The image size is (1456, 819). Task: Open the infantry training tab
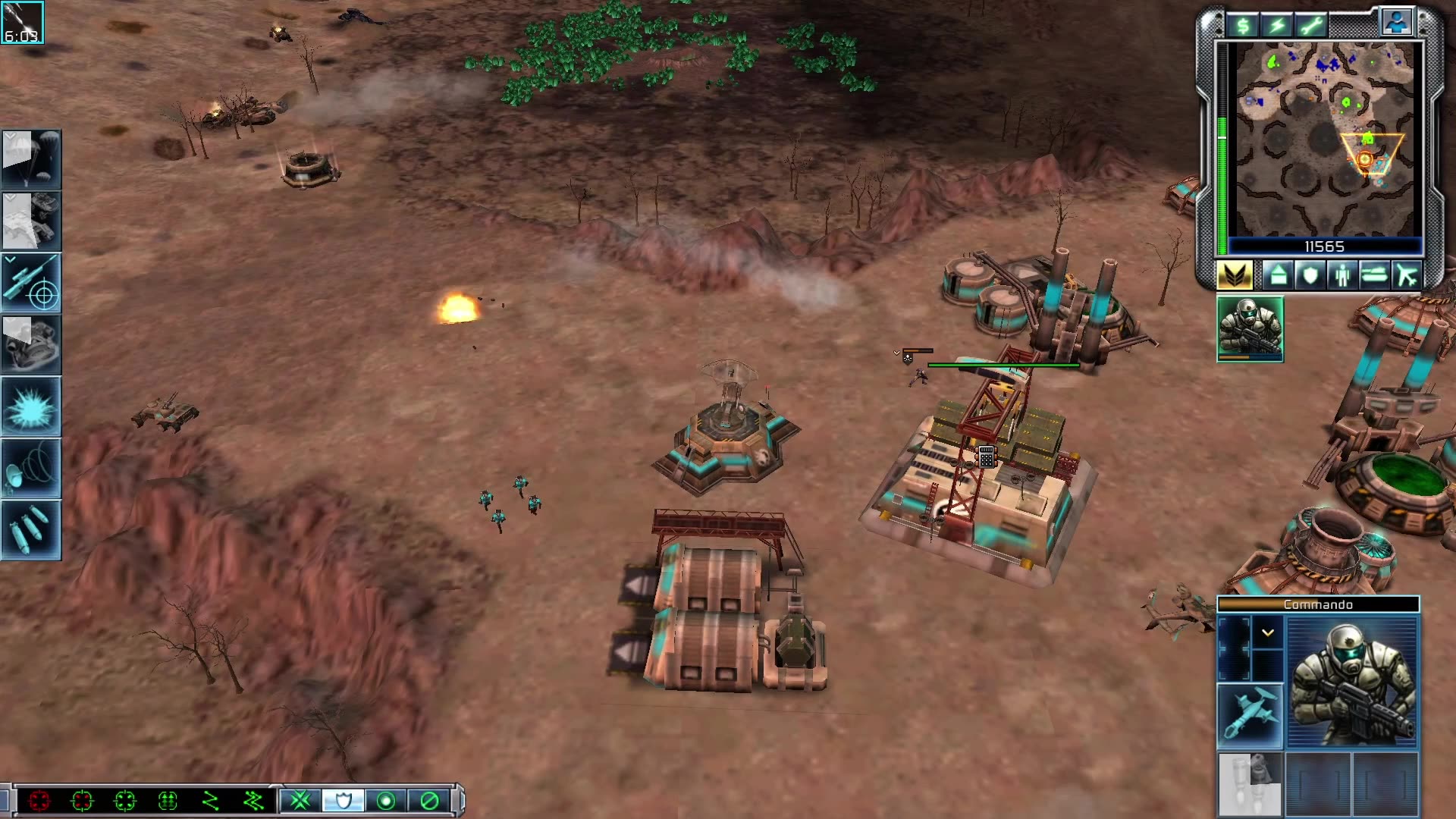click(x=1341, y=275)
